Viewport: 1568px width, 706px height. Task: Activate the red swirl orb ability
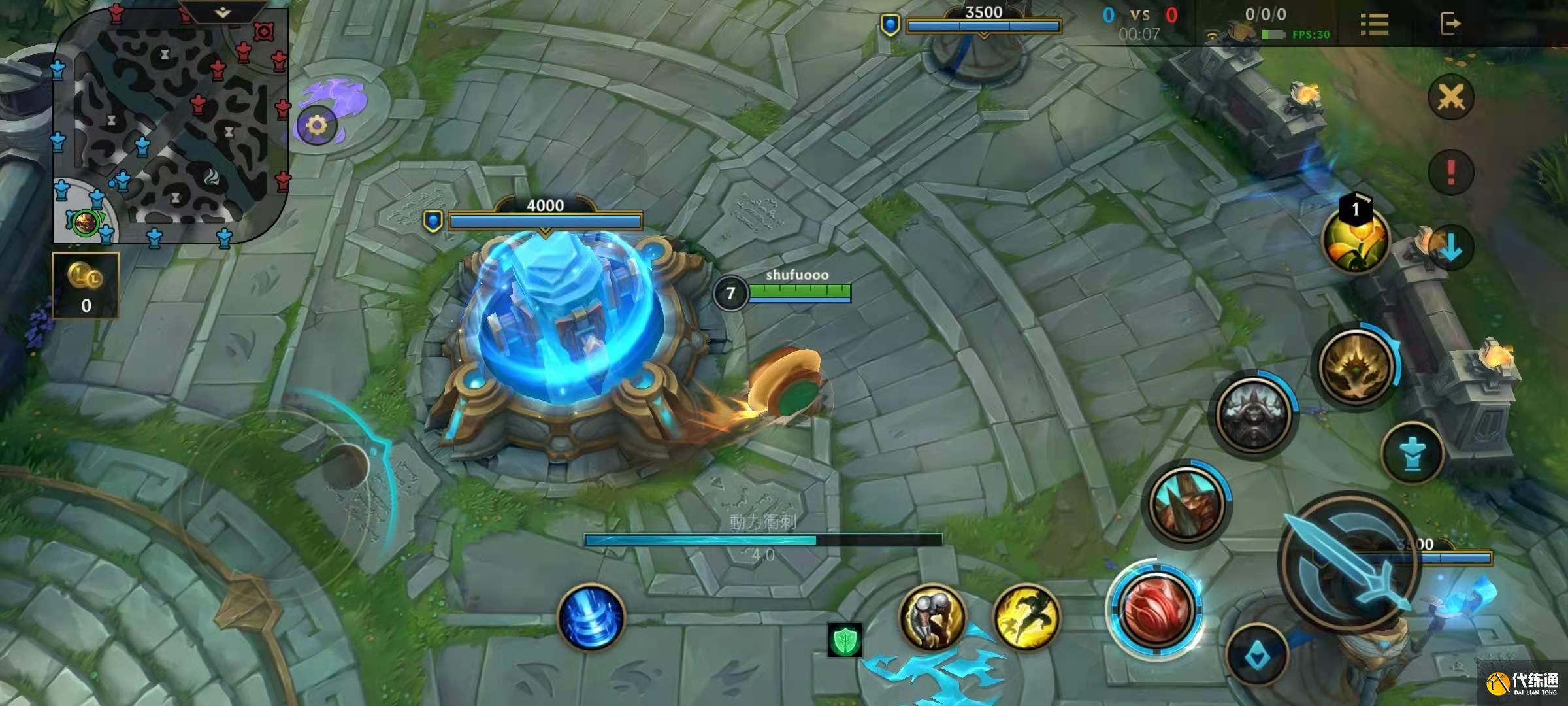tap(1155, 608)
